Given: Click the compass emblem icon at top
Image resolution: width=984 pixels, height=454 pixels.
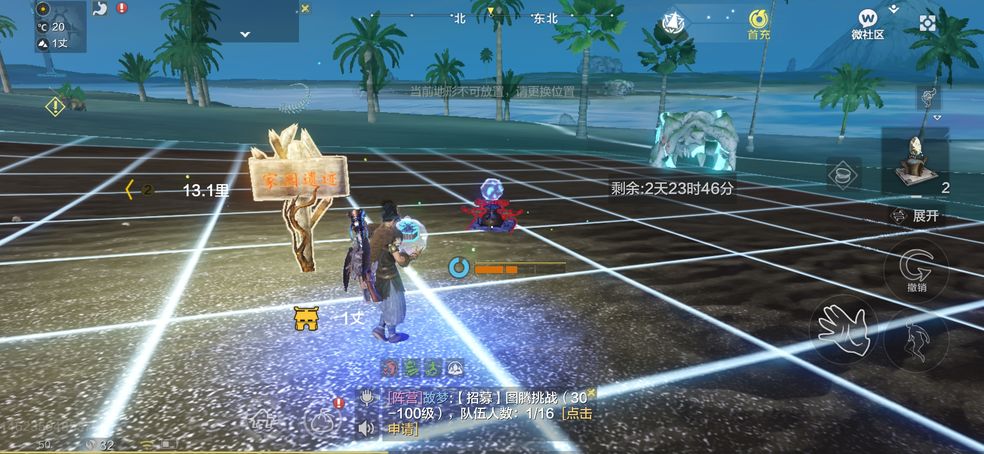Looking at the screenshot, I should coord(673,20).
